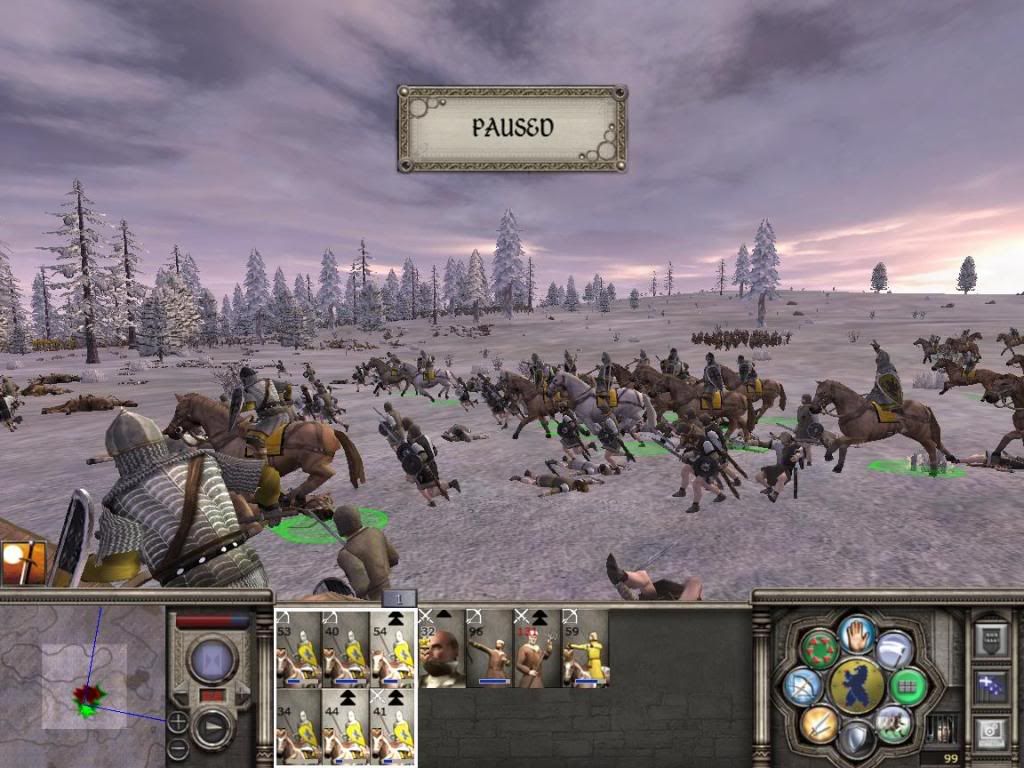Viewport: 1024px width, 768px height.
Task: Select the archer unit card showing 96 men
Action: click(x=489, y=648)
